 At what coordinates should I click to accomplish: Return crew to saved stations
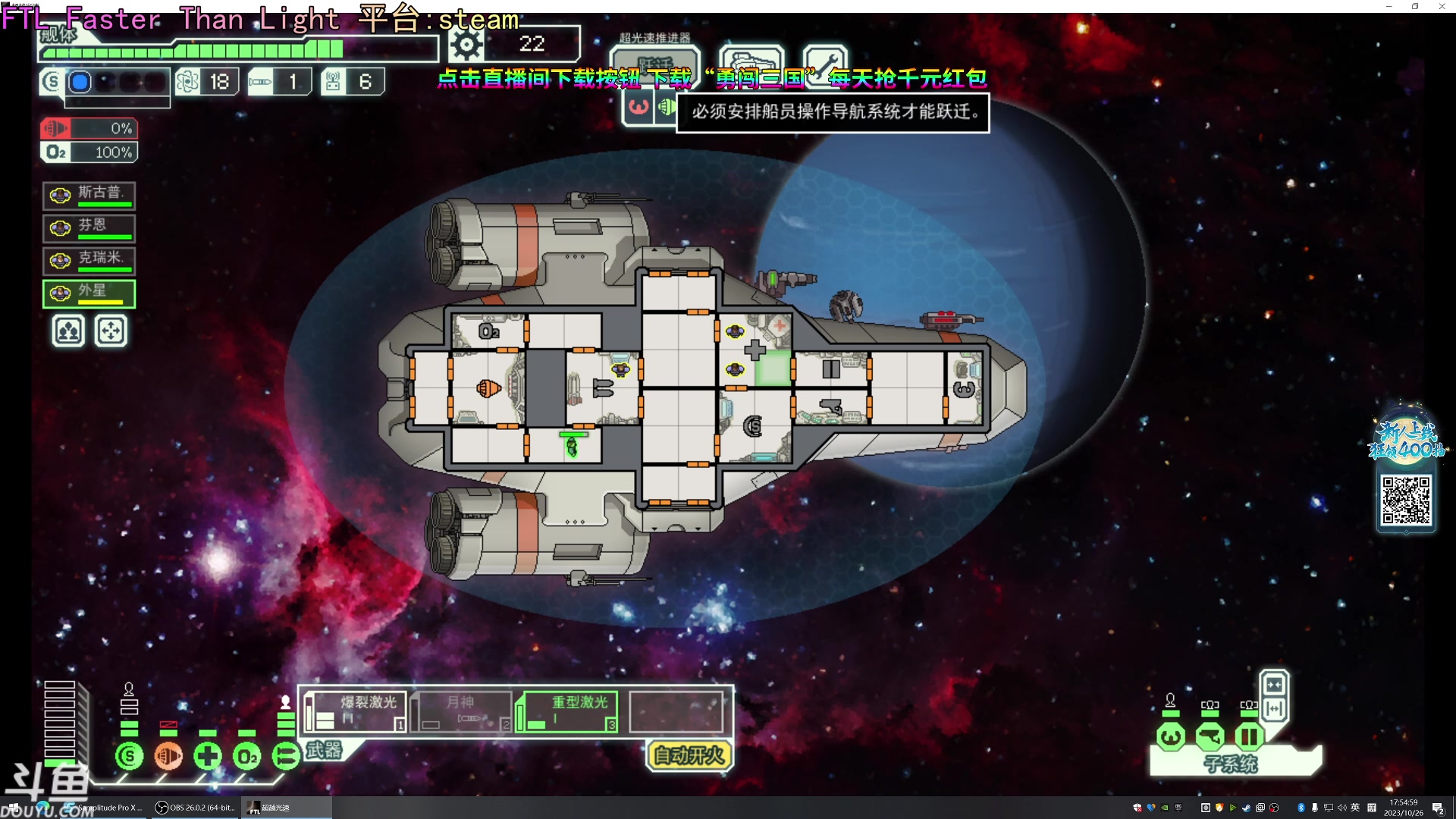point(111,331)
